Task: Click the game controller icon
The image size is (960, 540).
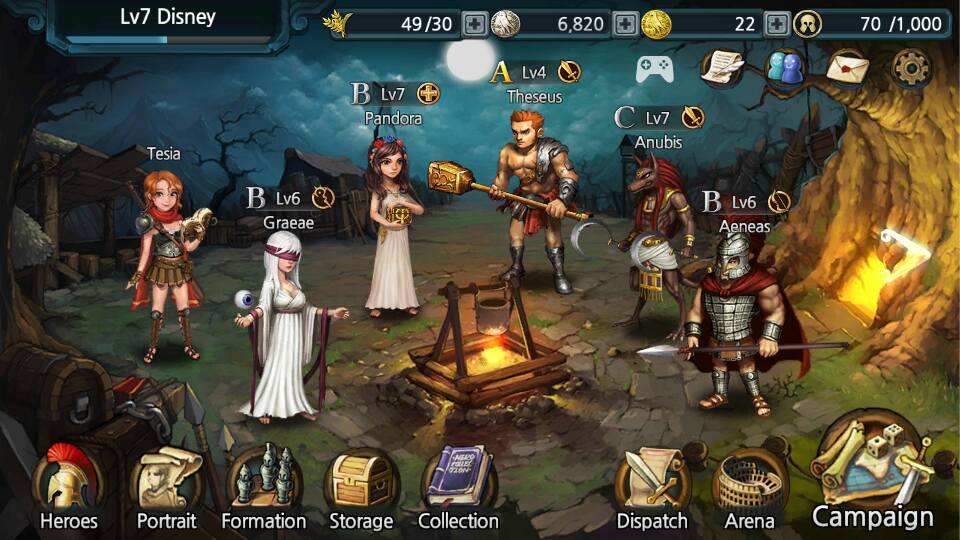Action: (x=655, y=68)
